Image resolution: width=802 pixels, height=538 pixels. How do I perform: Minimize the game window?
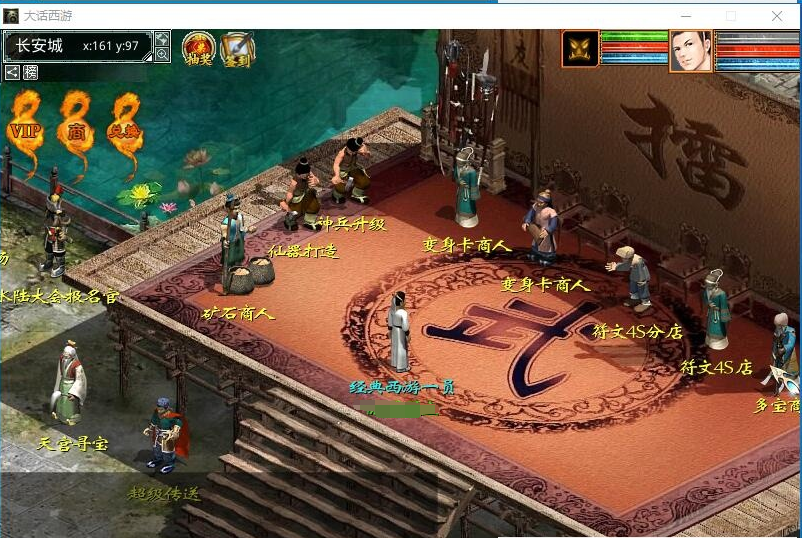pos(686,16)
